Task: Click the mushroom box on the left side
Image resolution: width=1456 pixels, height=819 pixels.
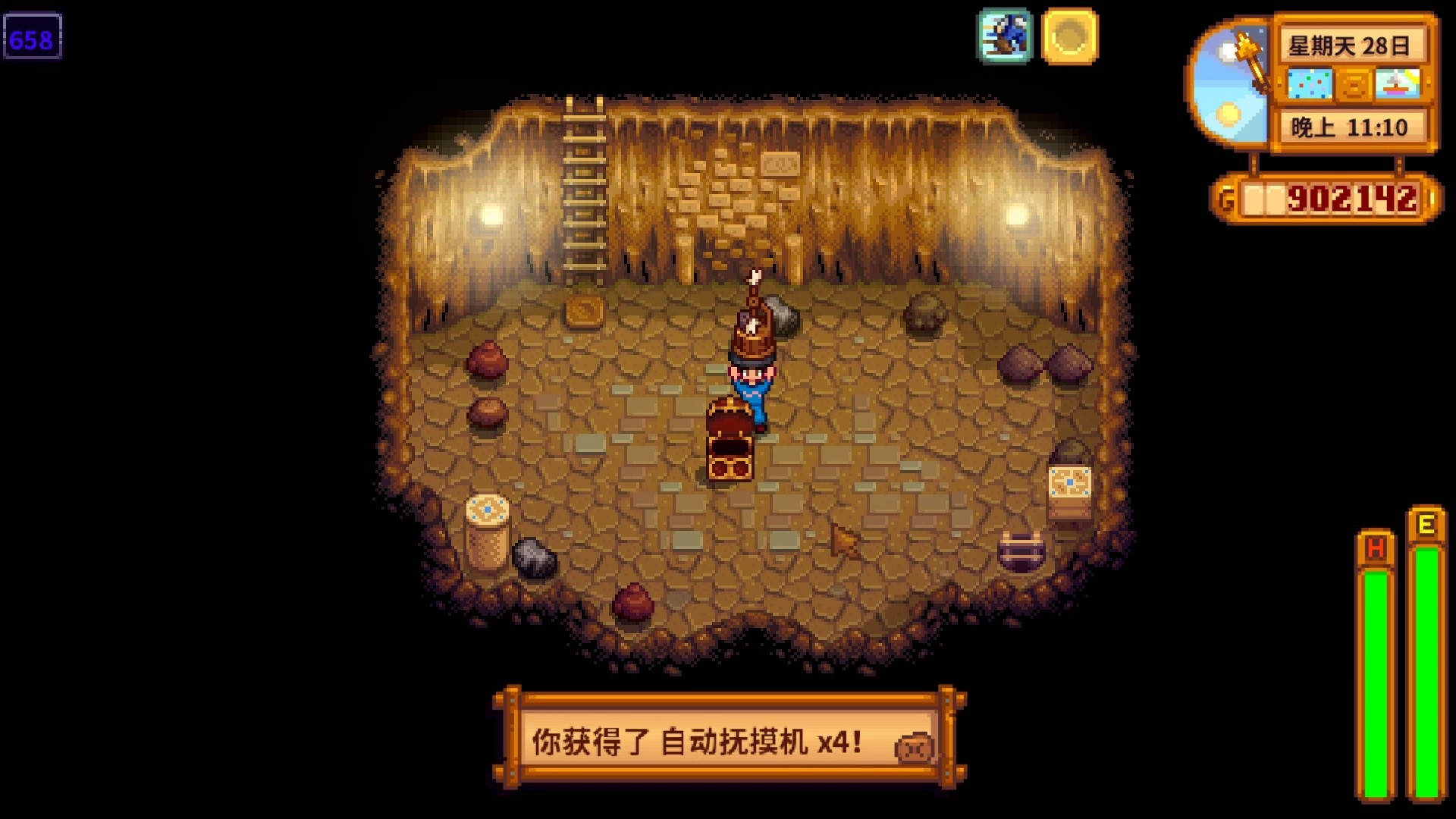Action: (x=489, y=531)
